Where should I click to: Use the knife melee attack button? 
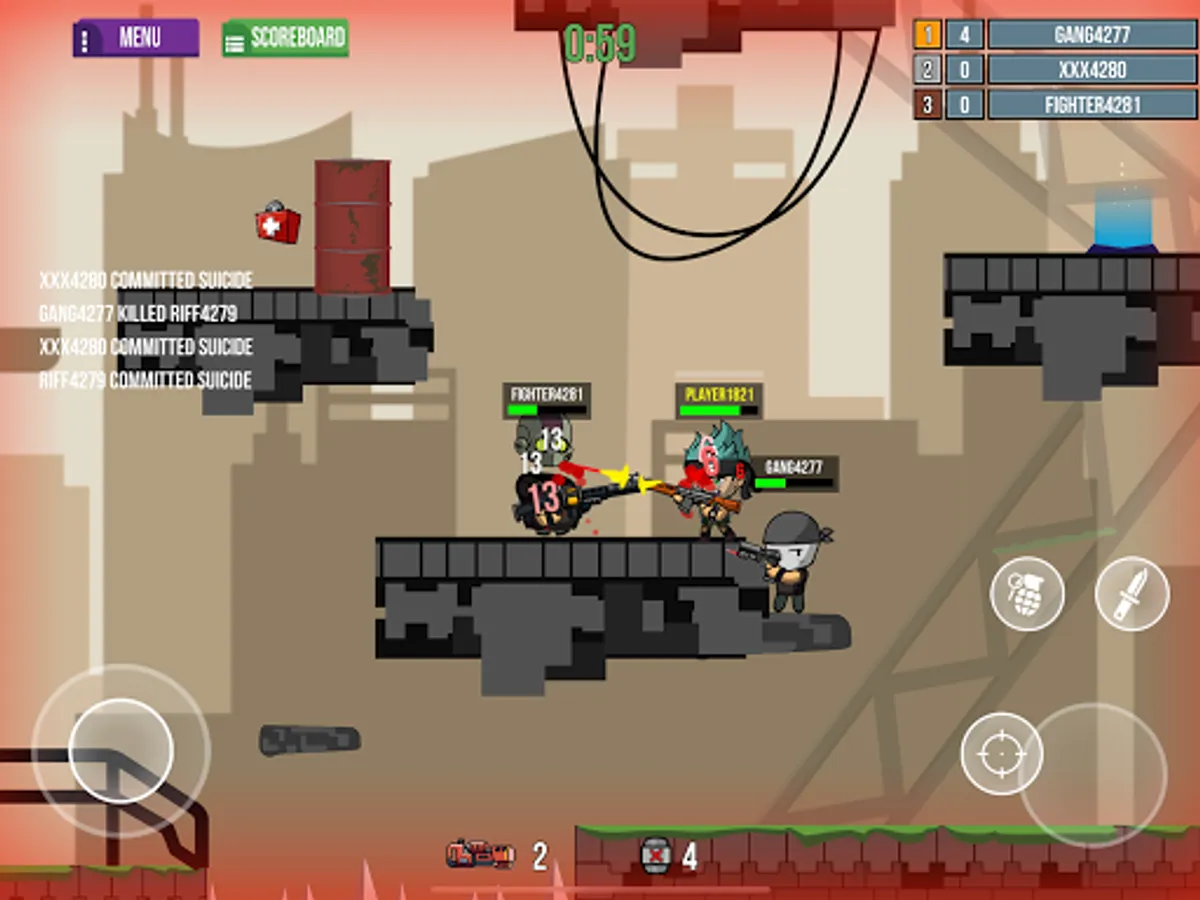point(1132,594)
